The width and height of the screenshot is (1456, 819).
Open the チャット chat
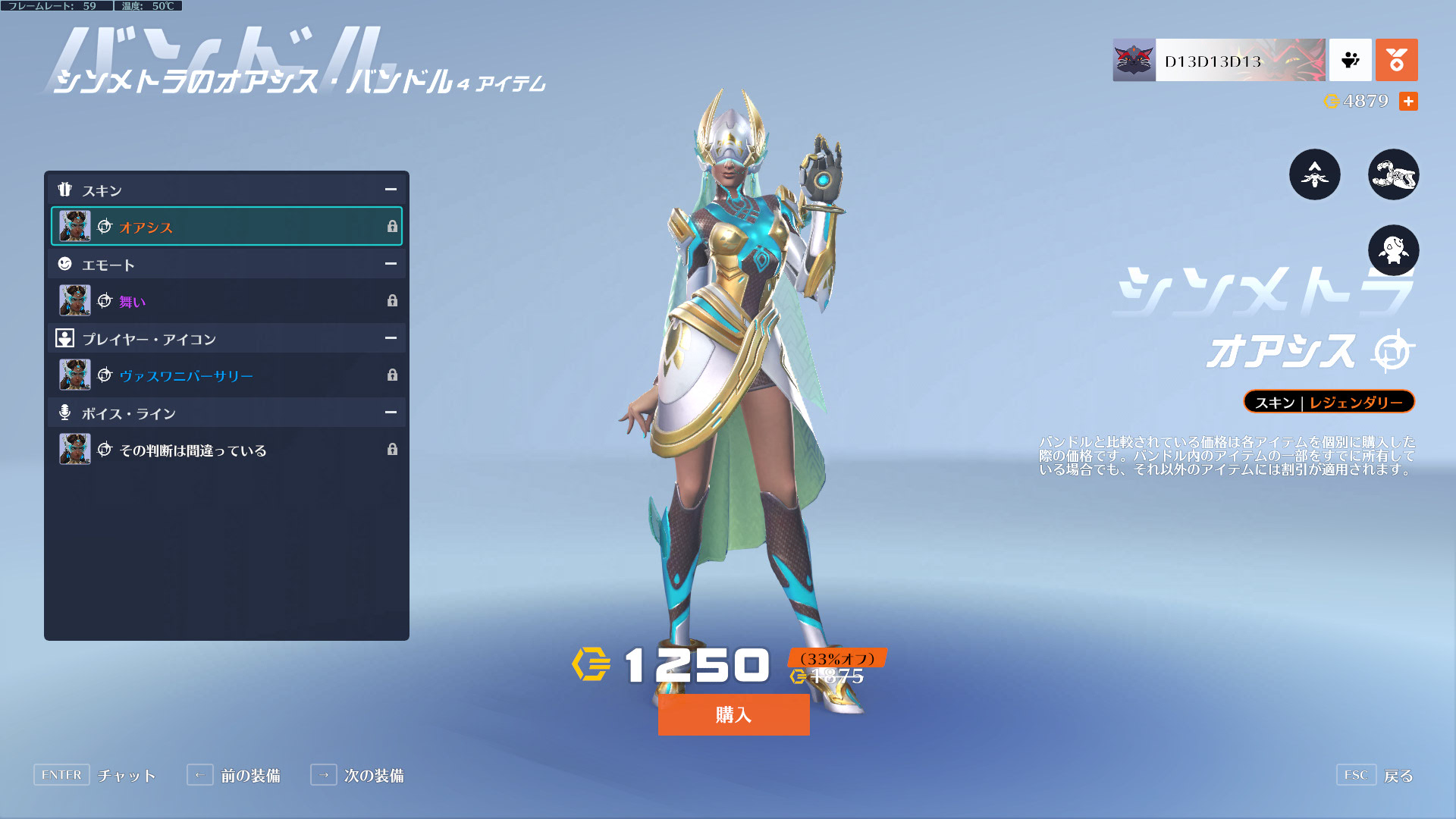pyautogui.click(x=95, y=775)
